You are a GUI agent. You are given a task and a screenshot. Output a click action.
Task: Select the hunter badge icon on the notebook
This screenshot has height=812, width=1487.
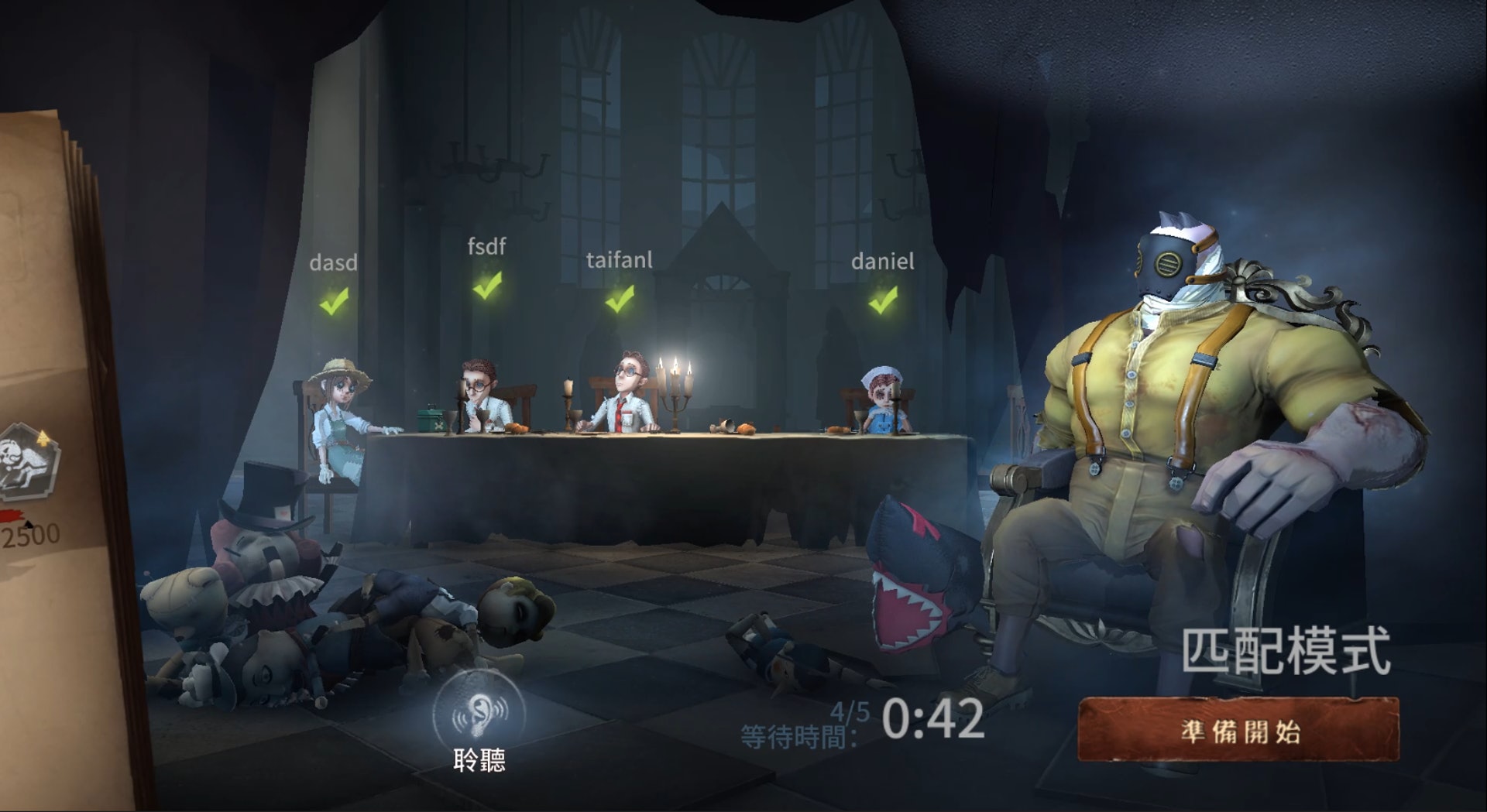pyautogui.click(x=29, y=462)
